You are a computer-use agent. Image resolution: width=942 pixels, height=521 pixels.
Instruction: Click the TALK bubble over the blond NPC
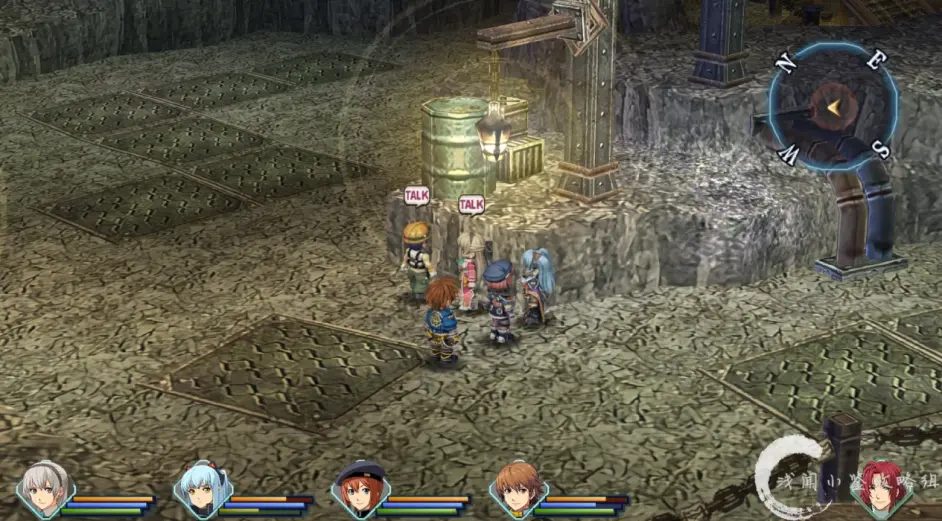tap(416, 196)
